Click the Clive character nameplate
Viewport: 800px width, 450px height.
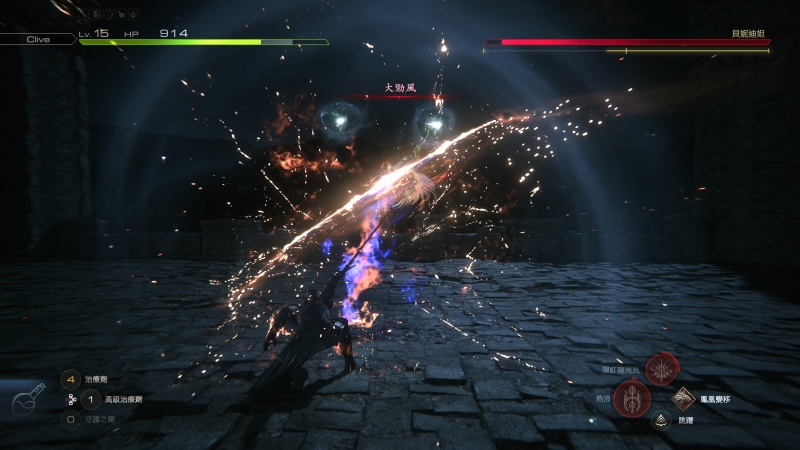38,39
